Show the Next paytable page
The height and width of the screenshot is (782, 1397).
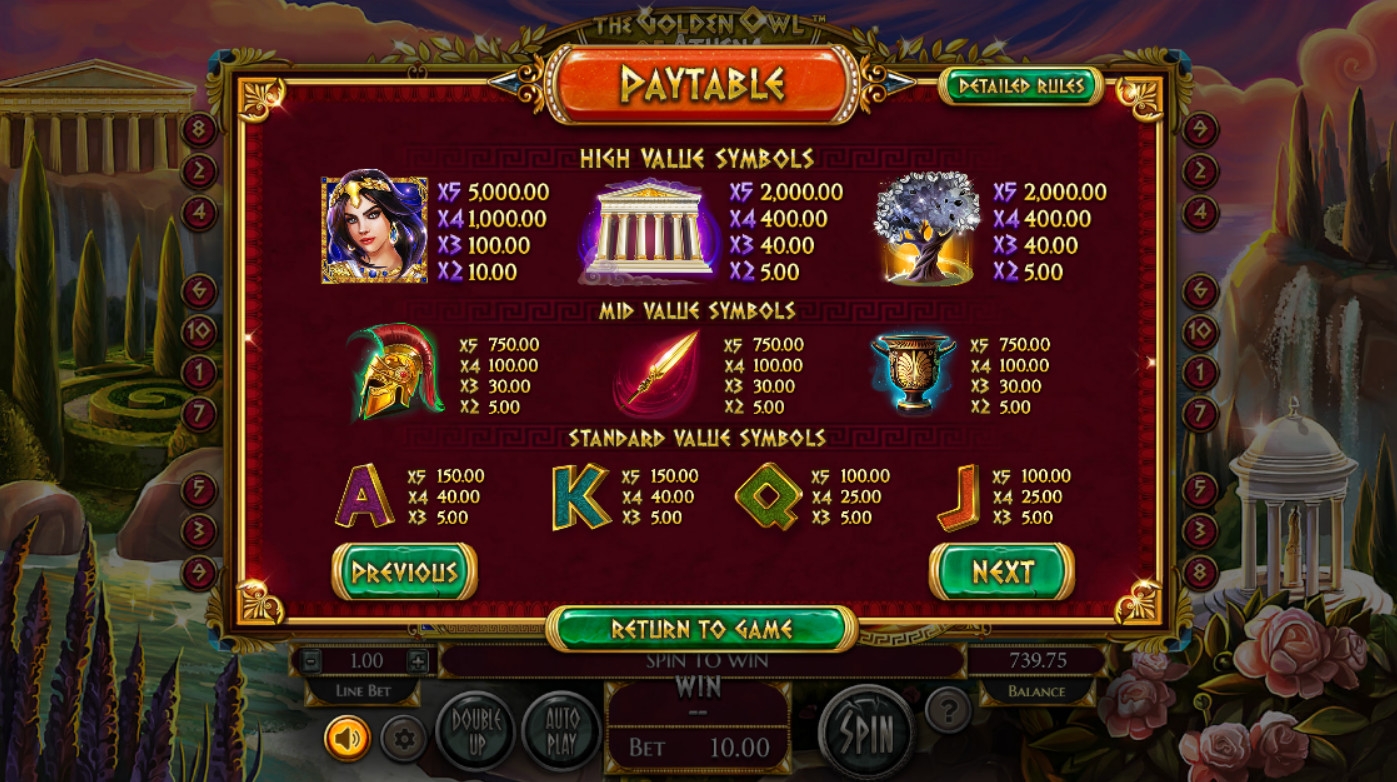[1002, 572]
